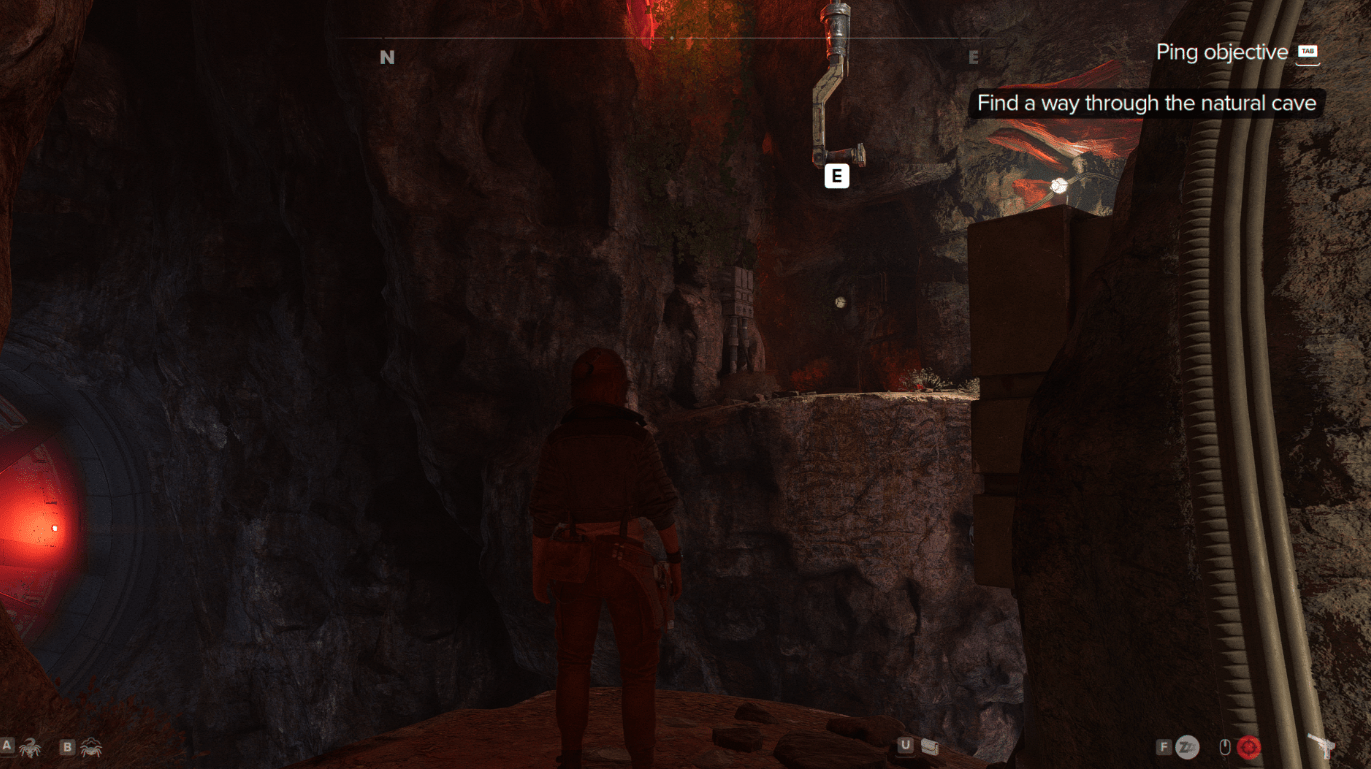1371x769 pixels.
Task: Select the Zz stun shot icon
Action: coord(1187,747)
